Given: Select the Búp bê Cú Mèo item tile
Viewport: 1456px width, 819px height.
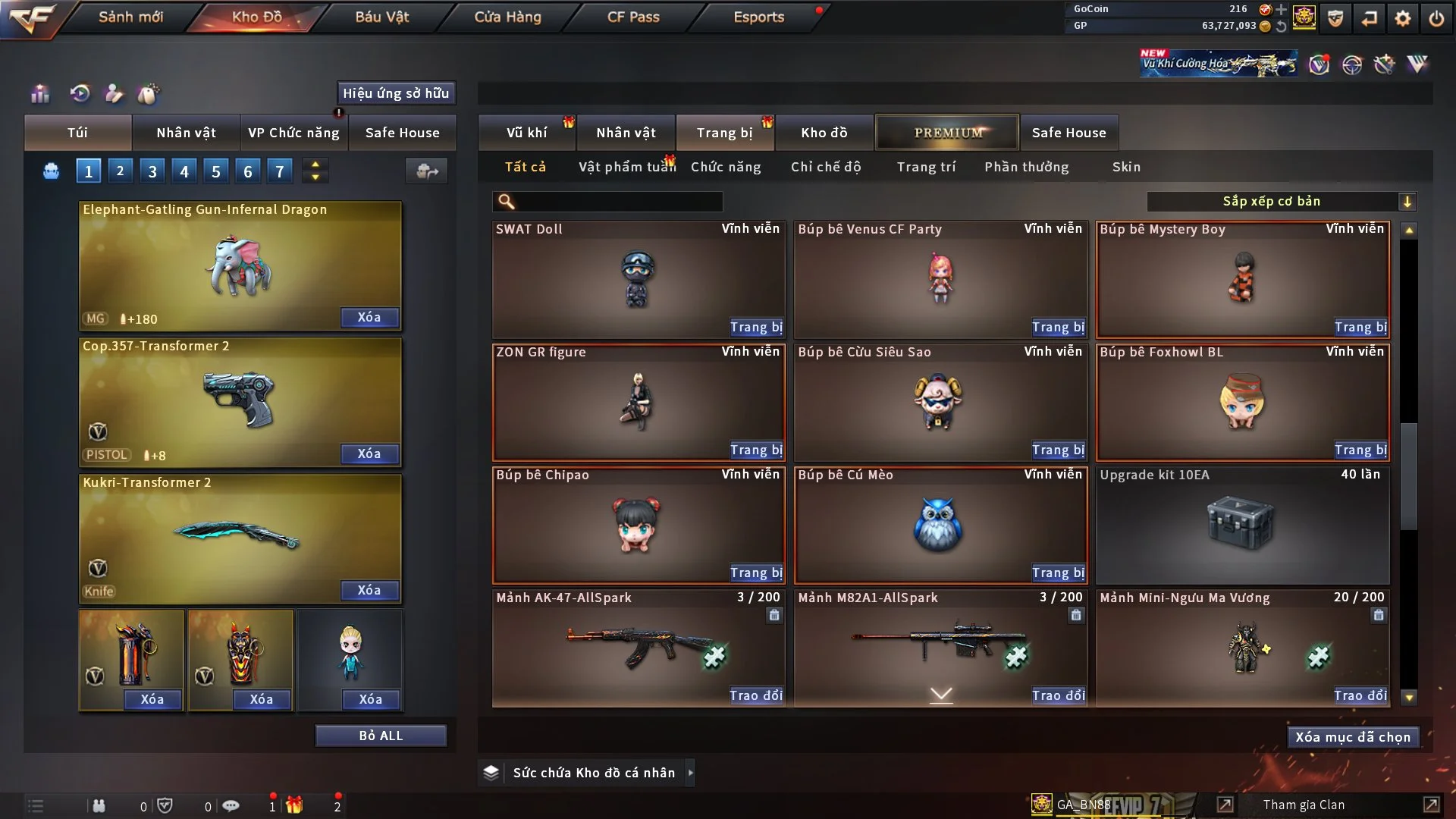Looking at the screenshot, I should [x=940, y=525].
